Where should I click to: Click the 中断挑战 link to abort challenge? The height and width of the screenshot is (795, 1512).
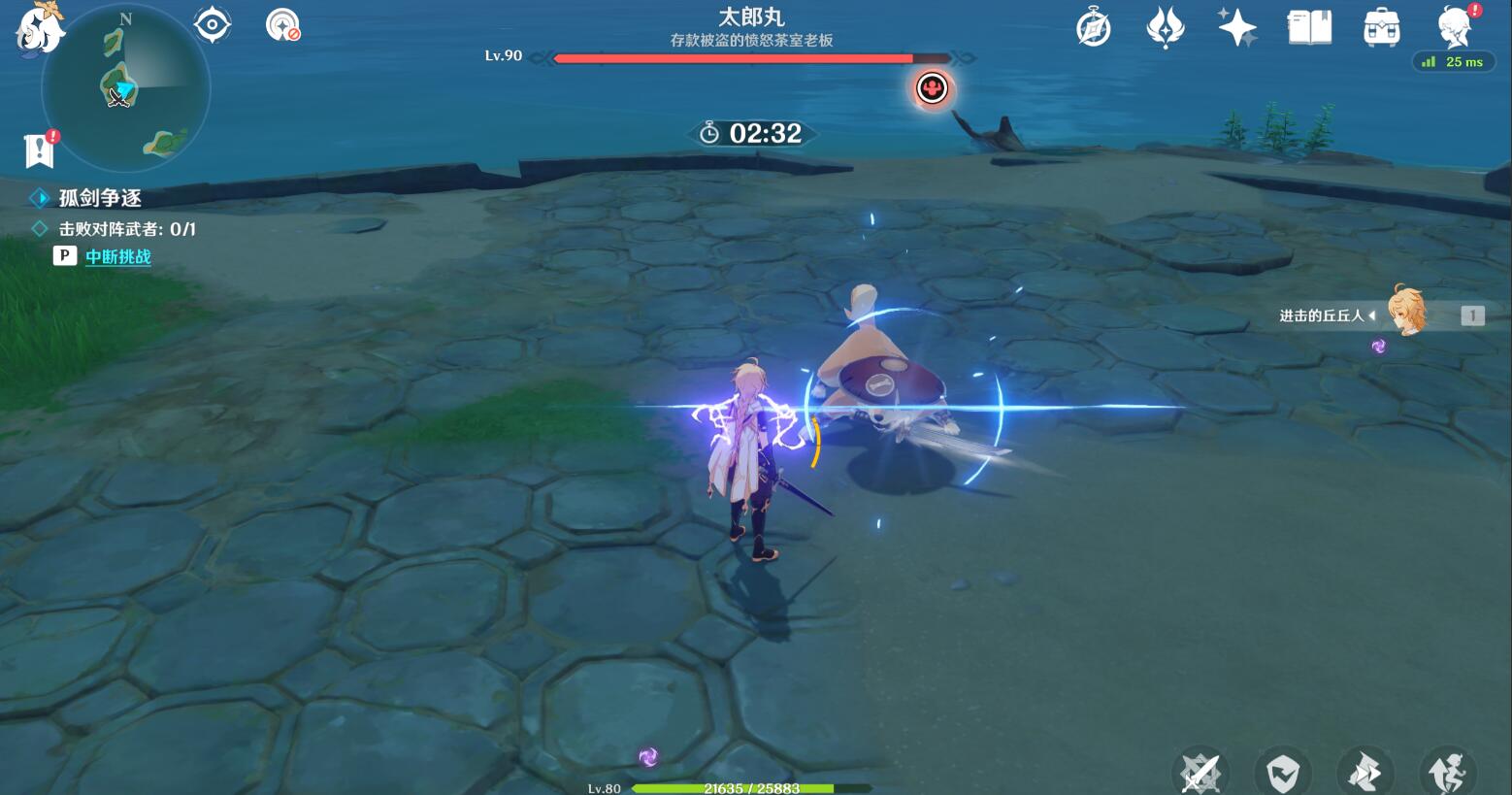(x=118, y=256)
